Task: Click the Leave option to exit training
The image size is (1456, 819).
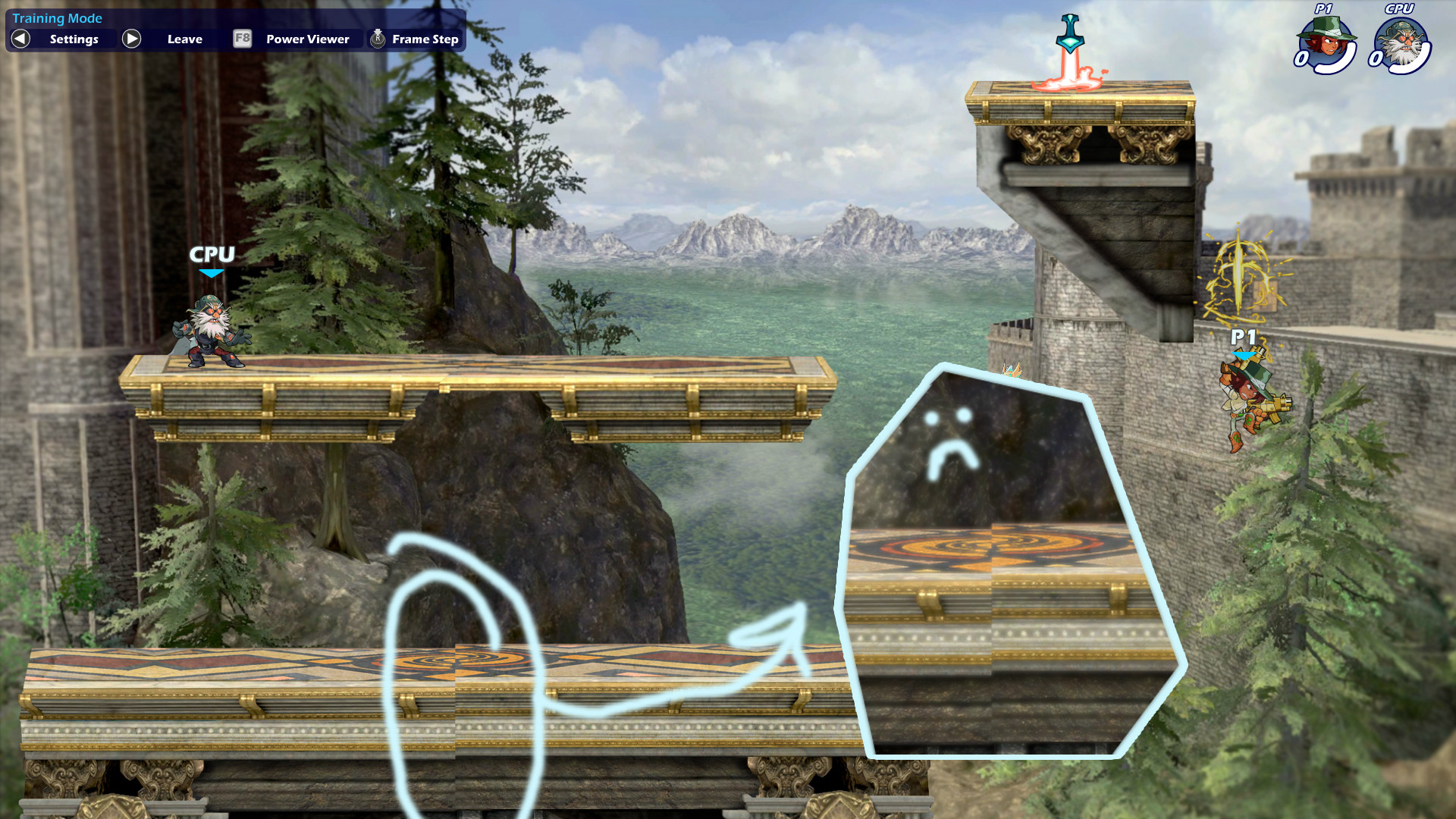Action: click(x=184, y=39)
